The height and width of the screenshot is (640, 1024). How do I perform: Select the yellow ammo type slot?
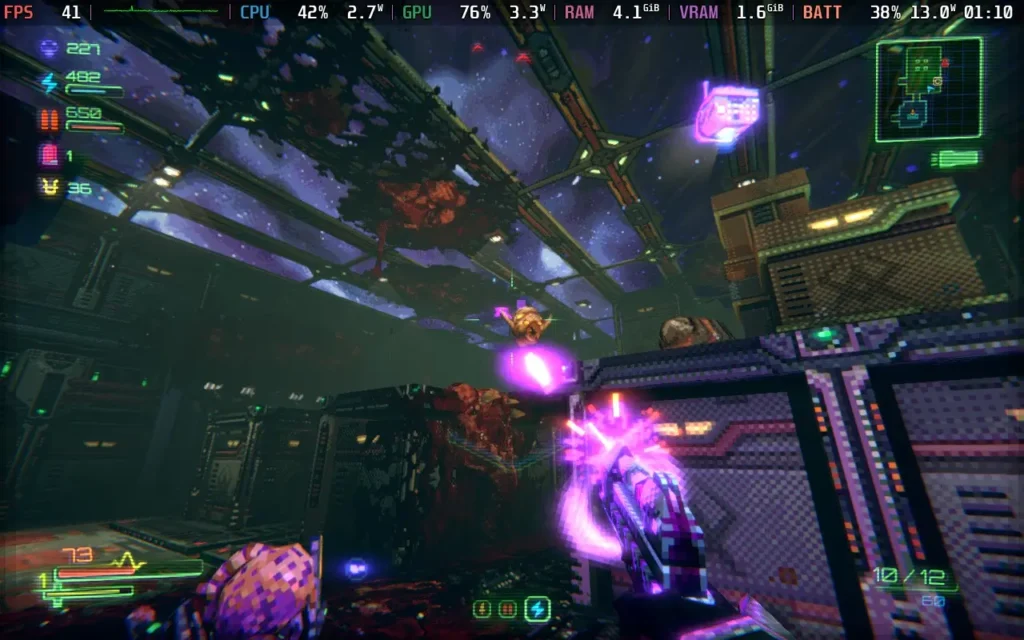(483, 608)
